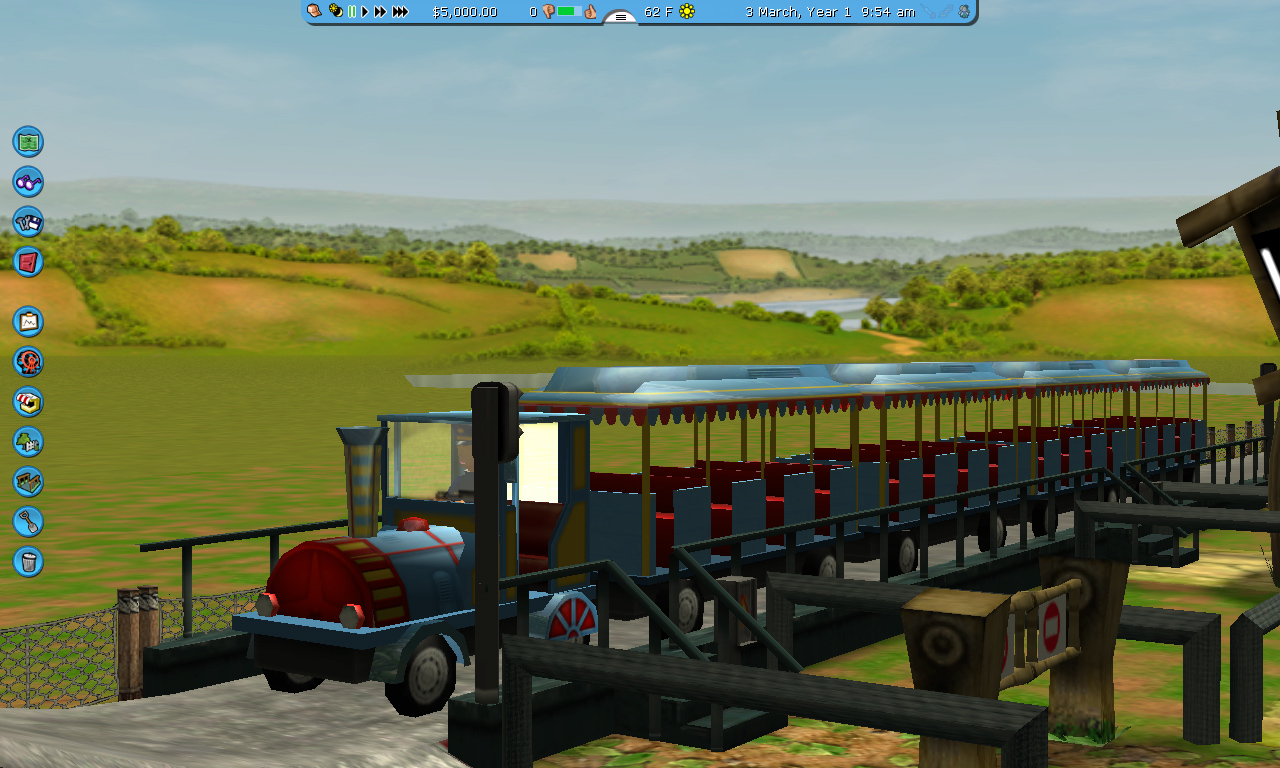Viewport: 1280px width, 768px height.
Task: Open the scenery tree and fence menu
Action: pyautogui.click(x=28, y=441)
